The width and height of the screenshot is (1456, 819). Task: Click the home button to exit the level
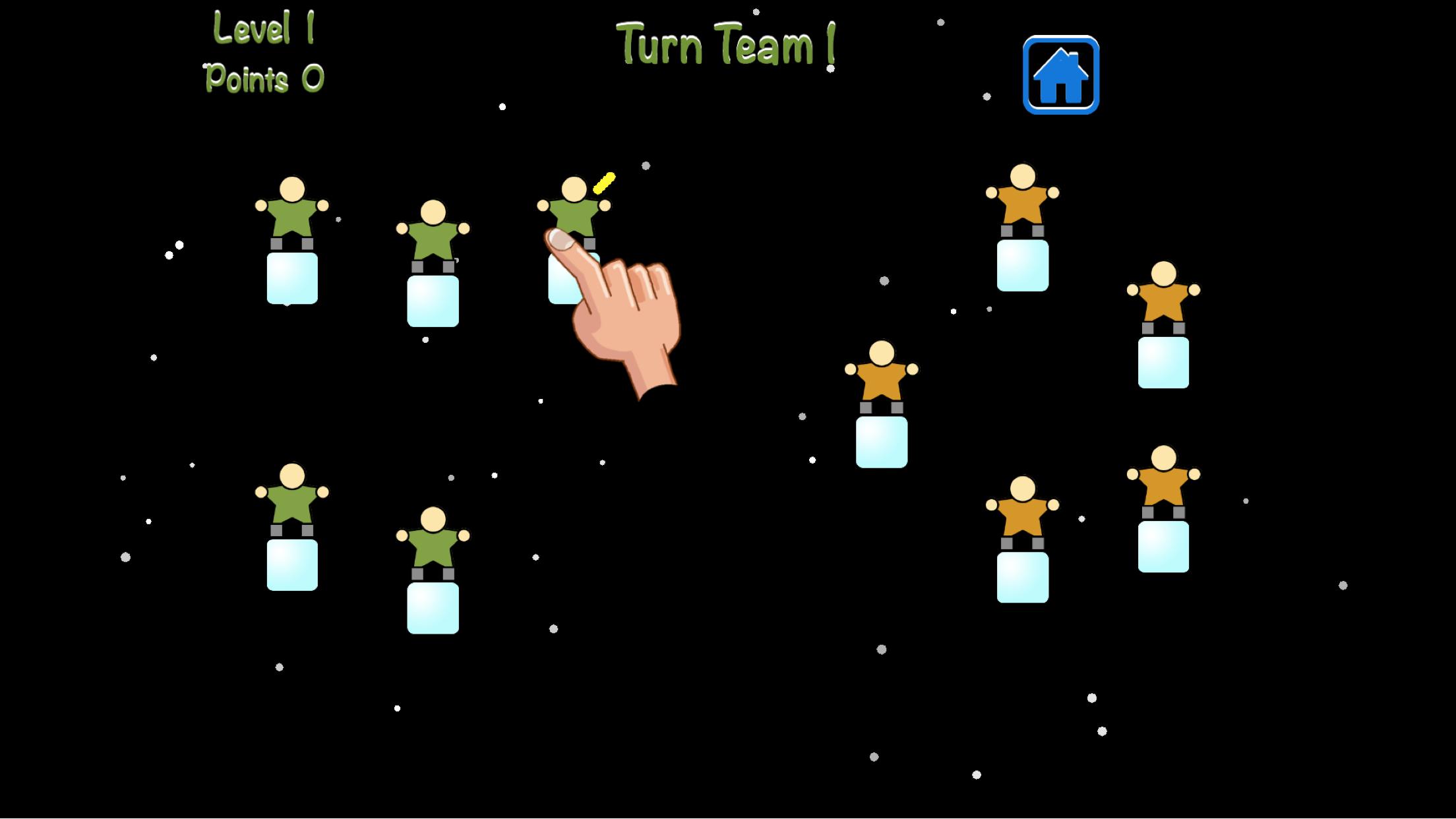[1060, 74]
